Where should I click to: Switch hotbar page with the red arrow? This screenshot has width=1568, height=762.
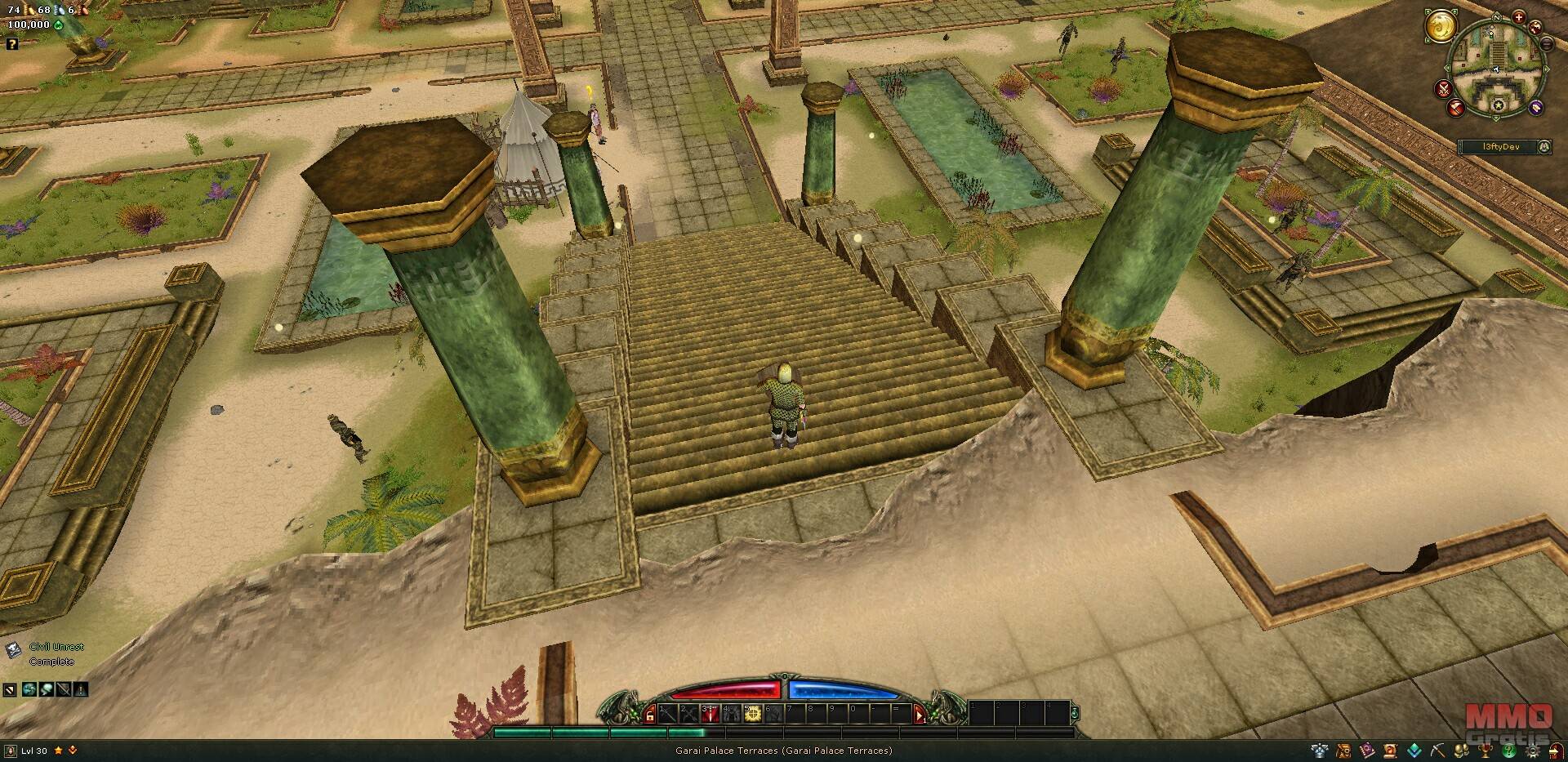tap(920, 715)
